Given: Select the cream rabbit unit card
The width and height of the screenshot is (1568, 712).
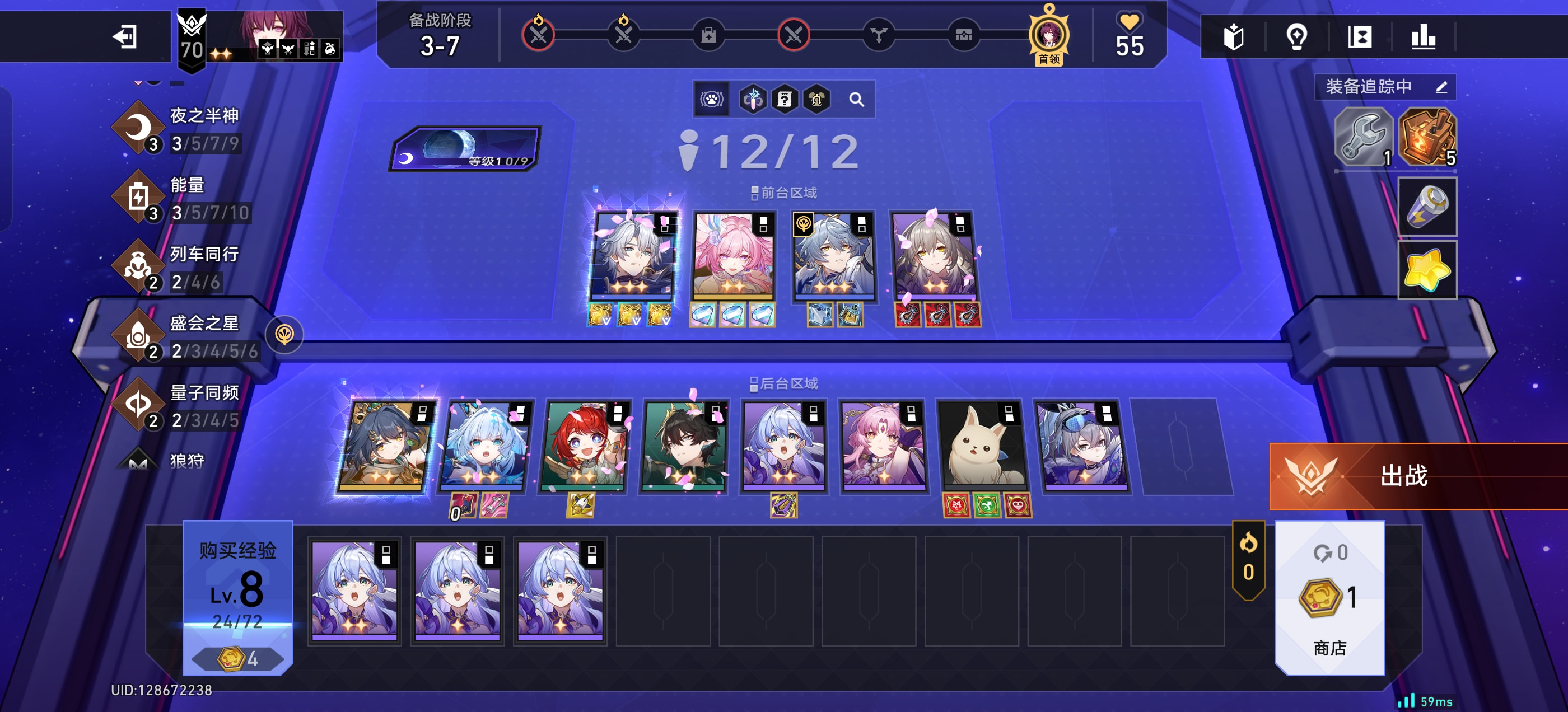Looking at the screenshot, I should click(x=982, y=446).
